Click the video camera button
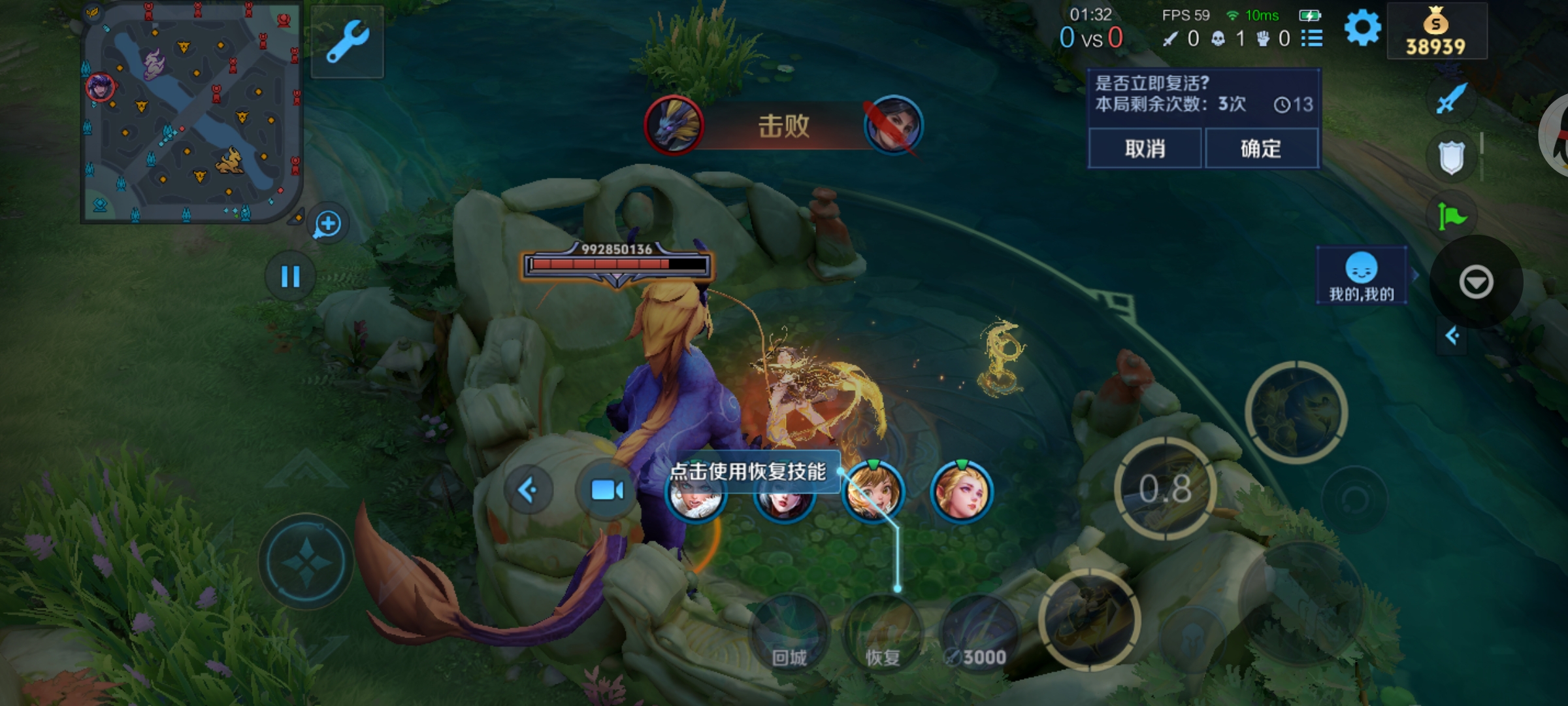The image size is (1568, 706). [607, 490]
